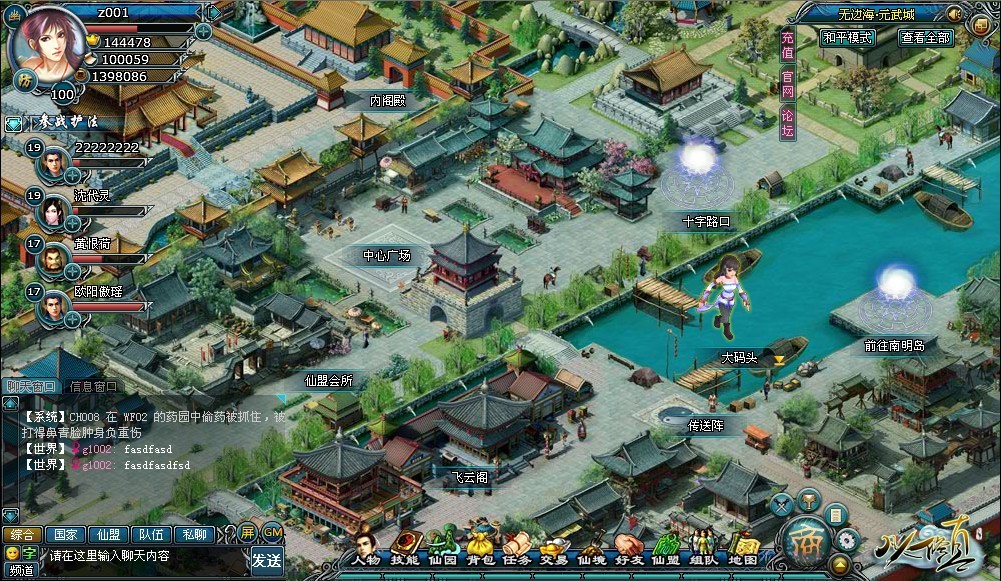Image resolution: width=1001 pixels, height=581 pixels.
Task: Open the 任务 quest scroll
Action: pyautogui.click(x=517, y=546)
